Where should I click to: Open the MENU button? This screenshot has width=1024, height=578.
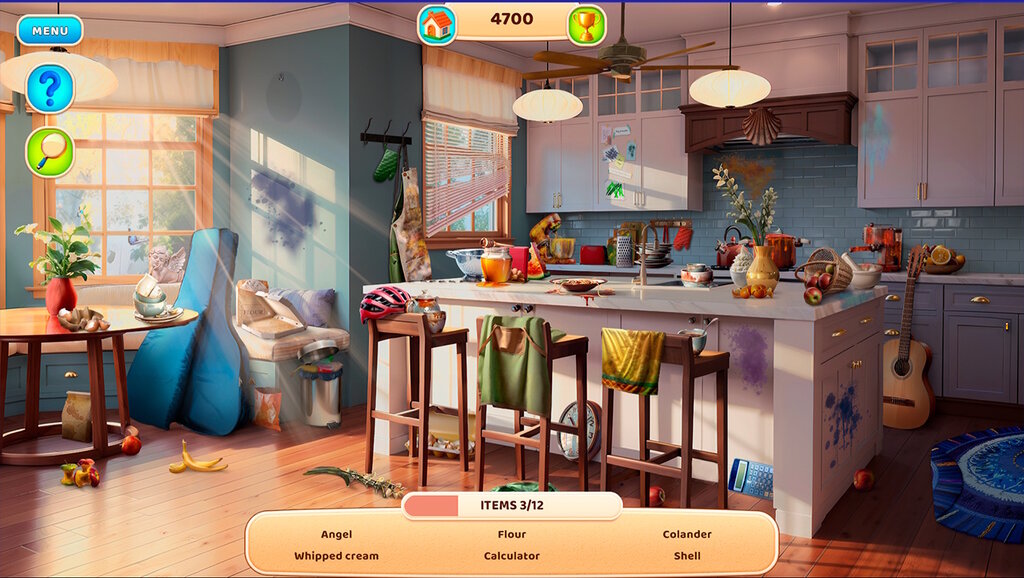click(50, 30)
